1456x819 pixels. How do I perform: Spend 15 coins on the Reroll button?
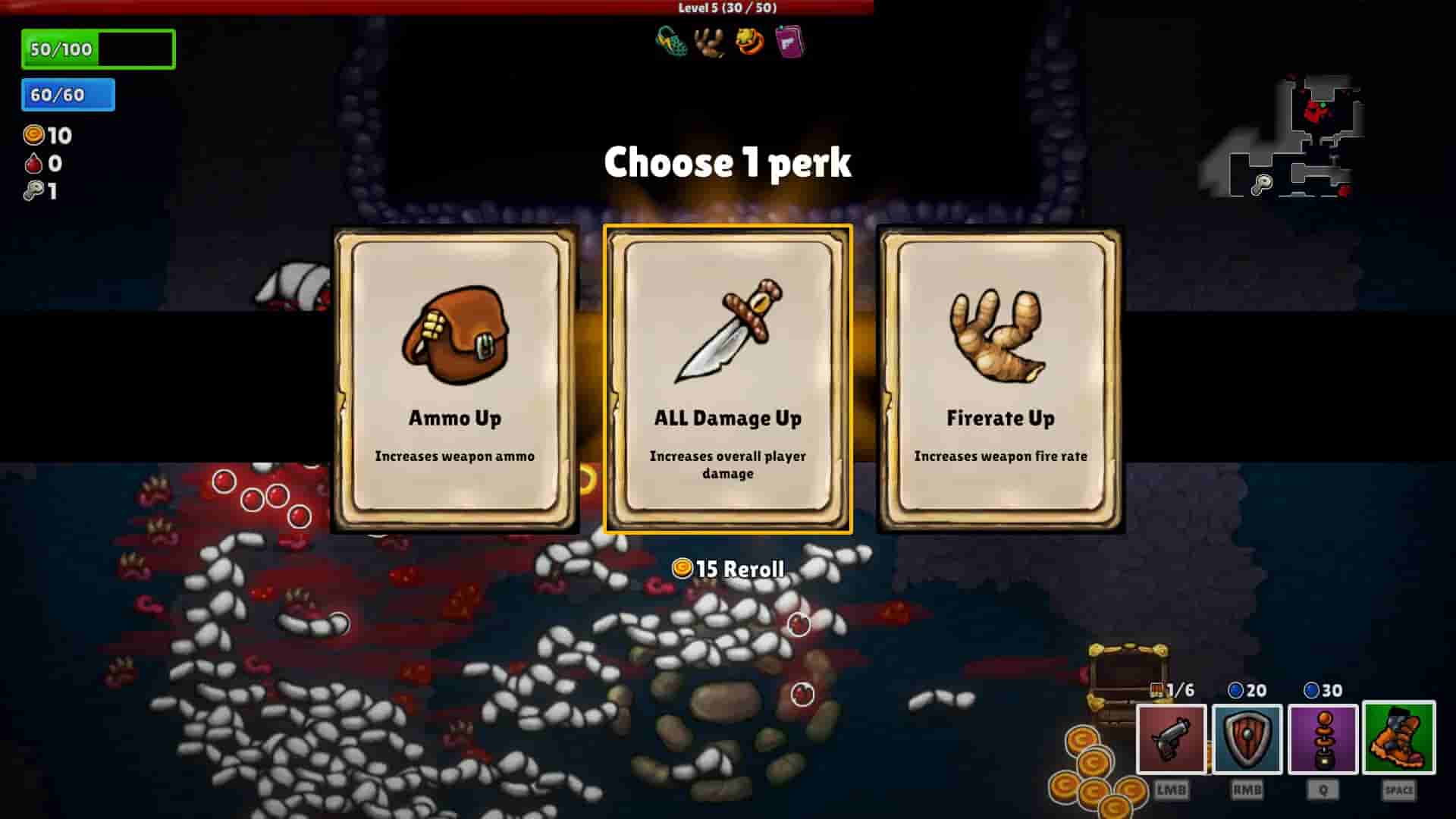[730, 567]
